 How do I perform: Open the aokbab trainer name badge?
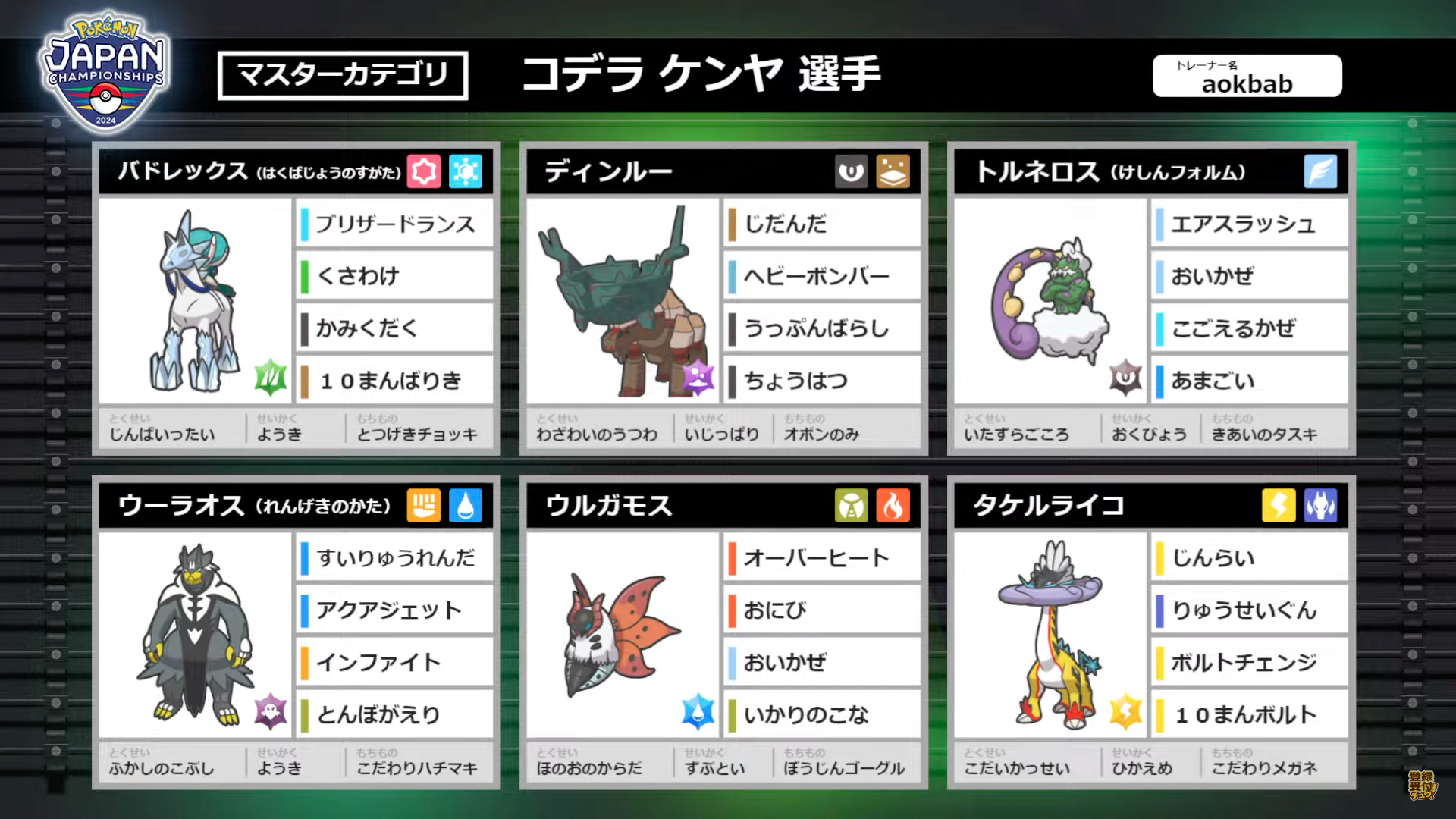coord(1247,76)
